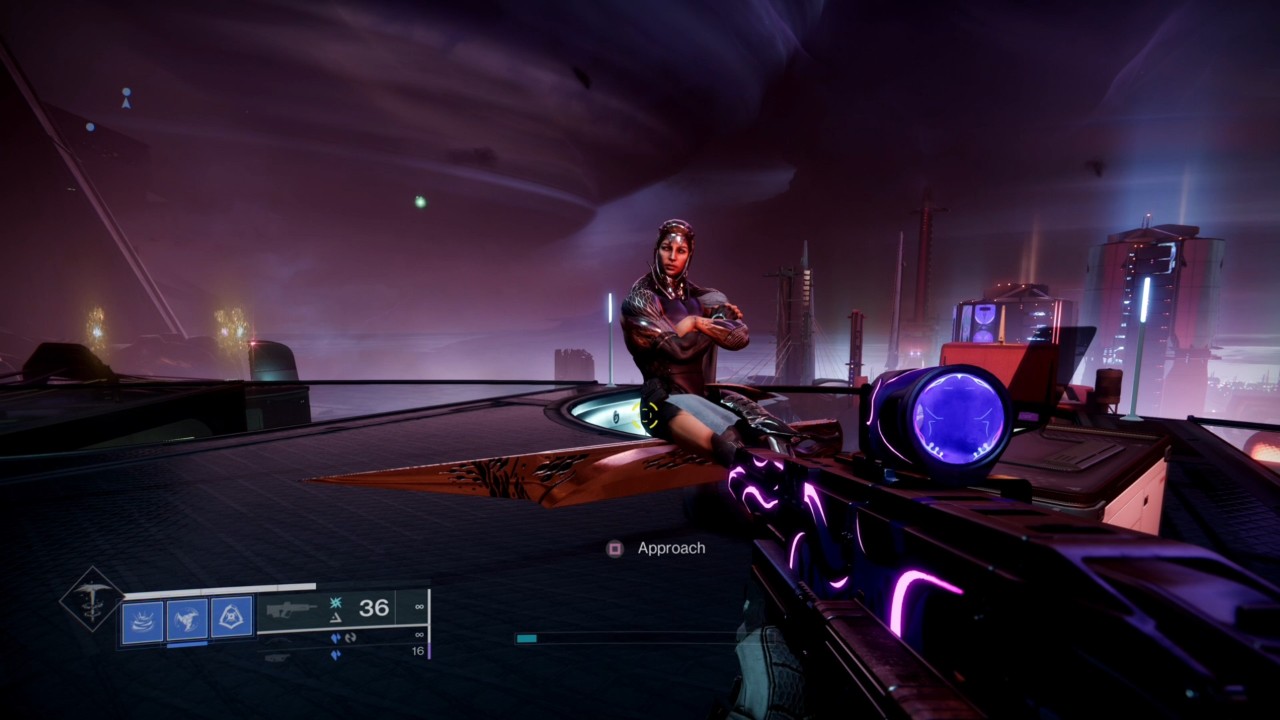
Task: Click the equipped auto rifle silhouette icon
Action: coord(289,610)
